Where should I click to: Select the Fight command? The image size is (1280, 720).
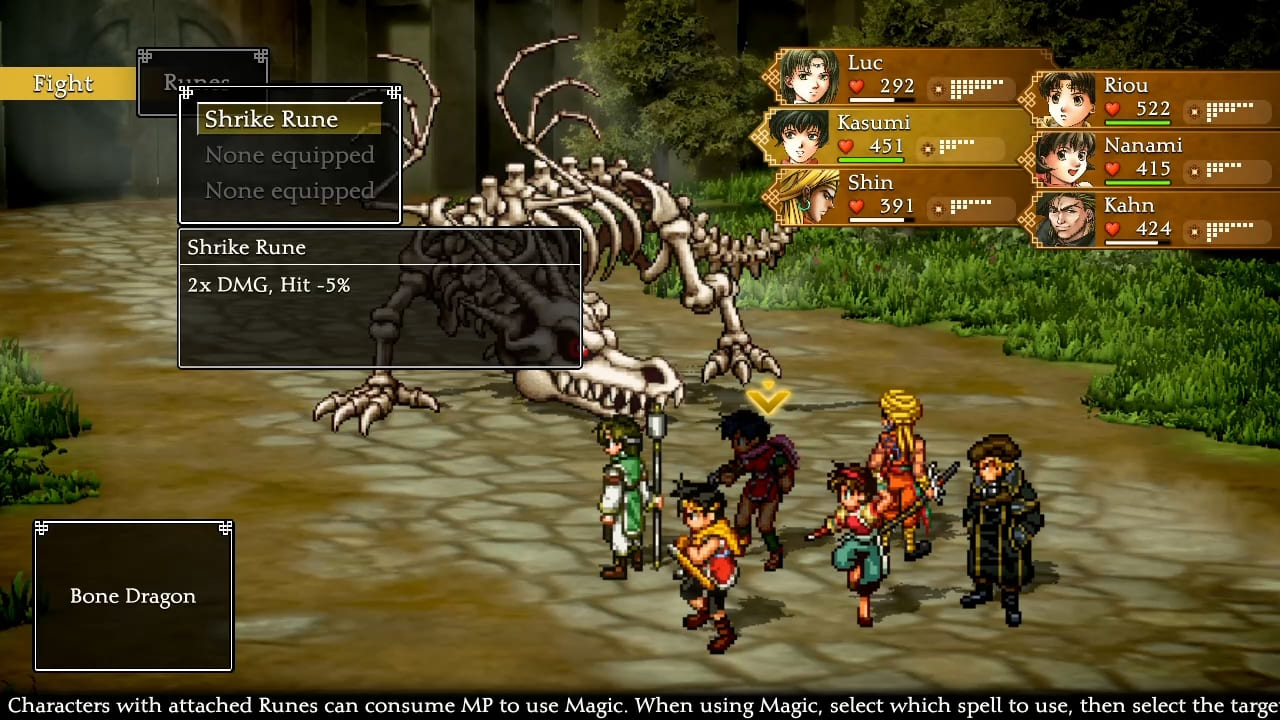[64, 84]
